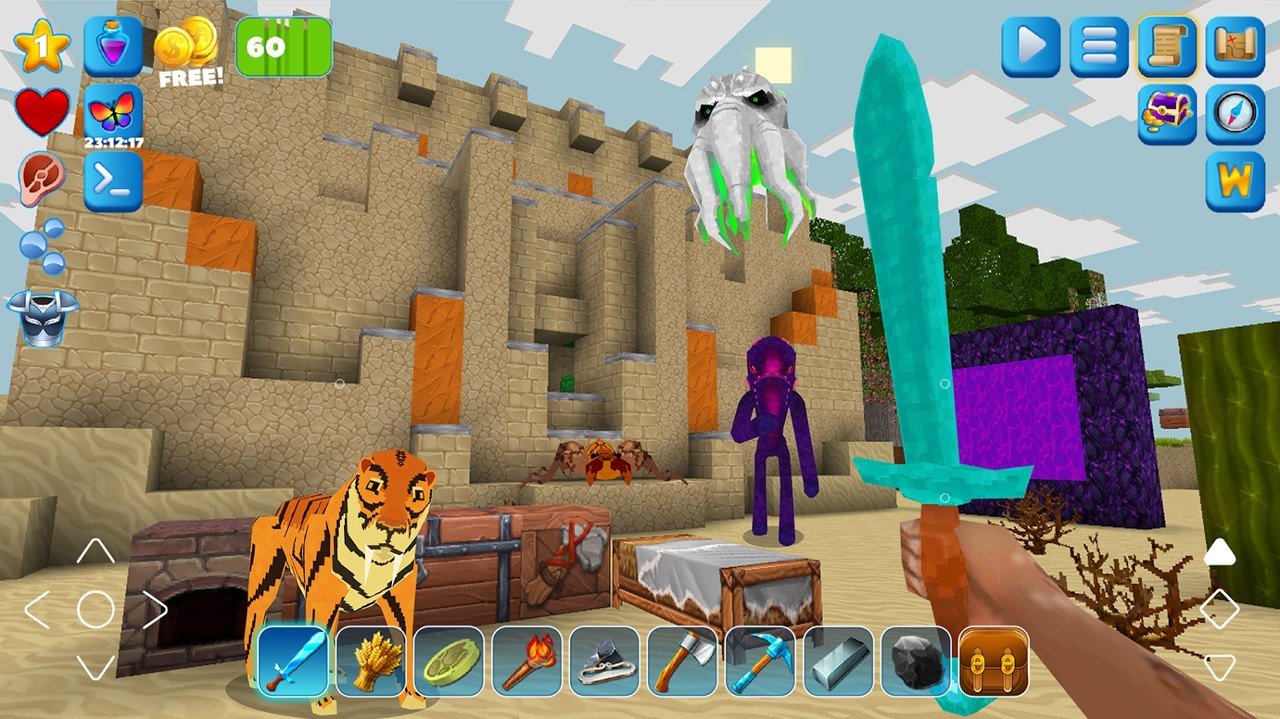This screenshot has height=719, width=1280.
Task: Select the diamond sword hotbar slot
Action: (293, 661)
